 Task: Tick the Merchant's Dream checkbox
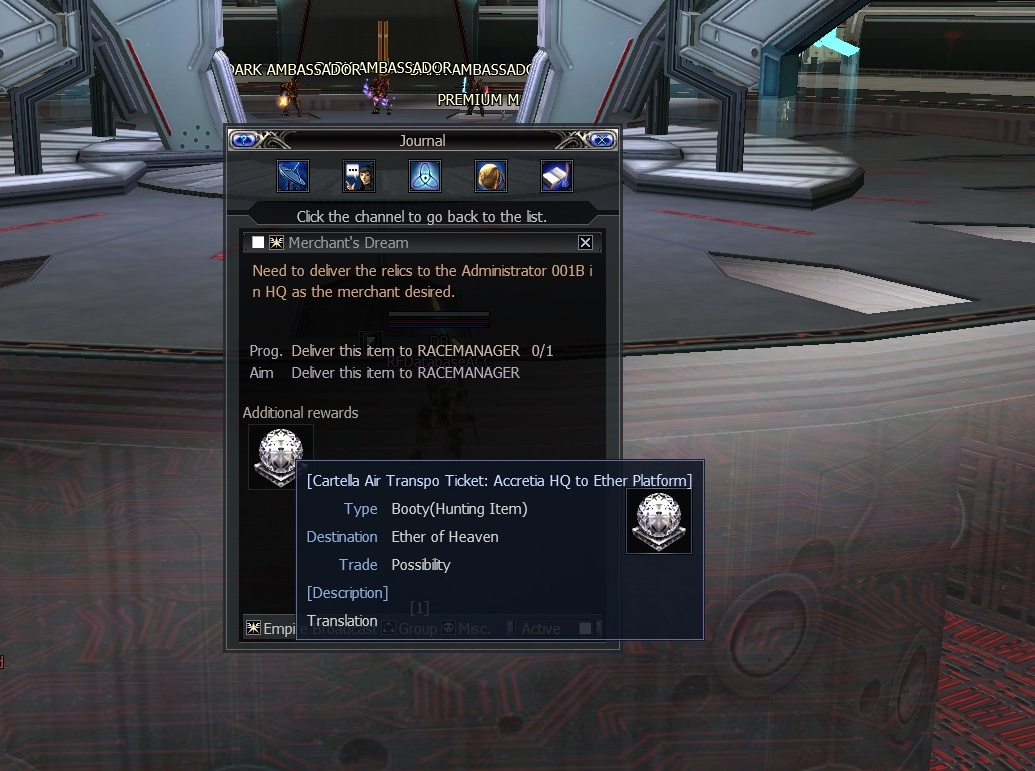(258, 243)
